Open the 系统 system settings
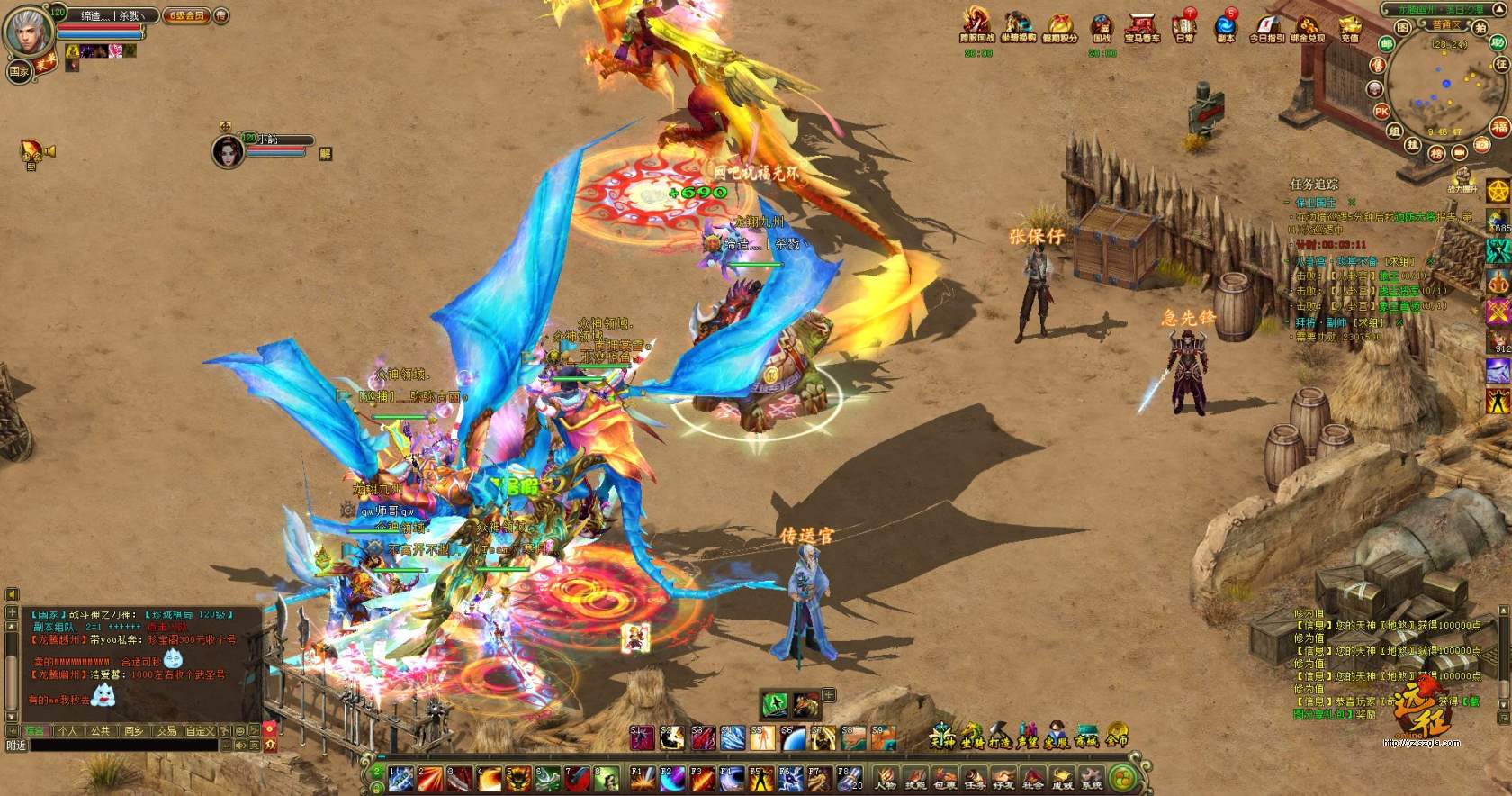The width and height of the screenshot is (1512, 796). (1091, 778)
